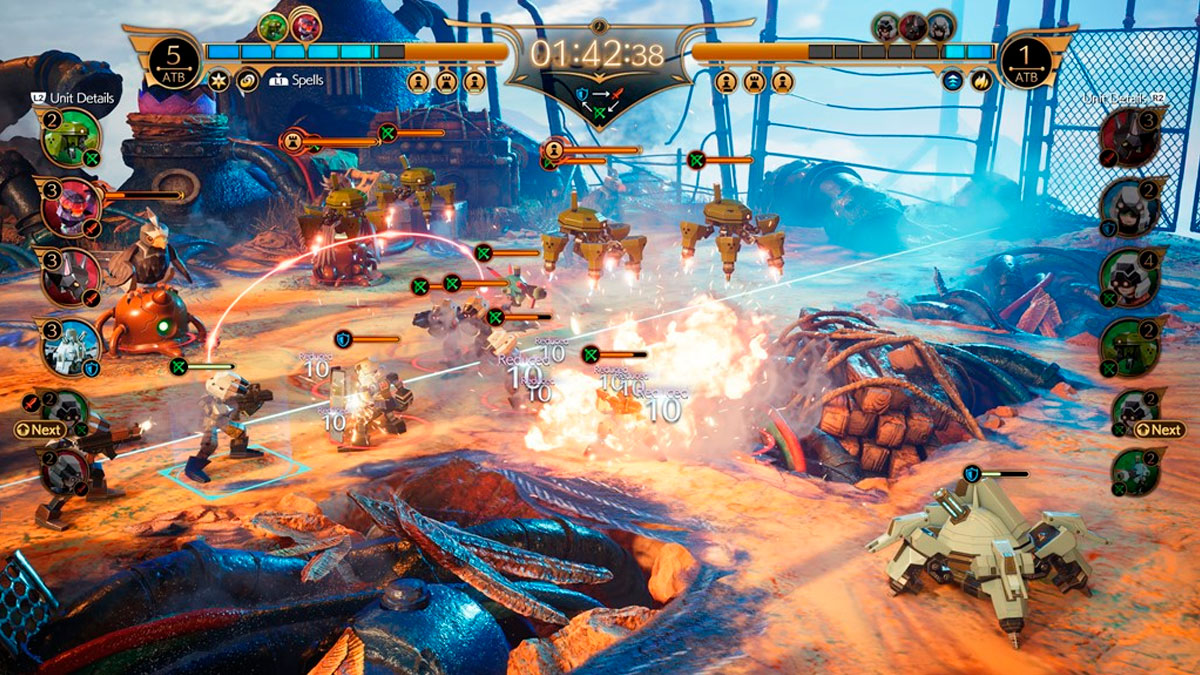Choose the pink-helmet robot unit card

tap(70, 208)
